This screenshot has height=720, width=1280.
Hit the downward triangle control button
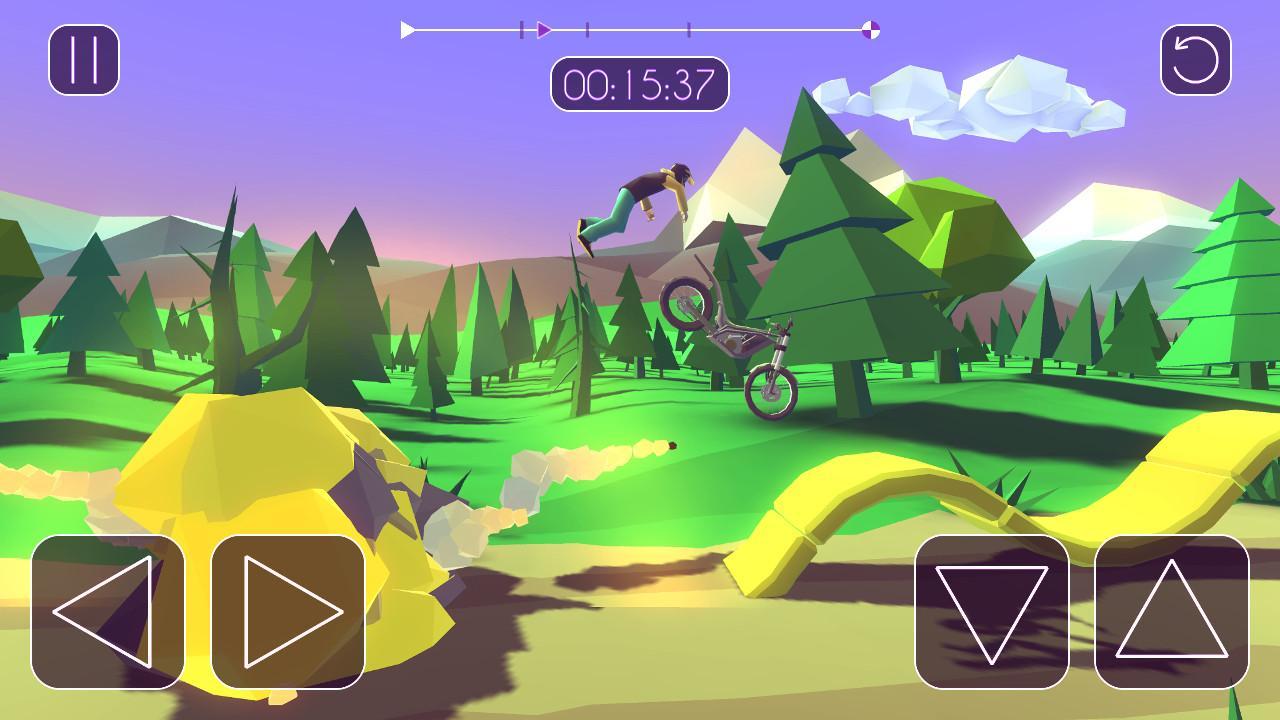[992, 611]
